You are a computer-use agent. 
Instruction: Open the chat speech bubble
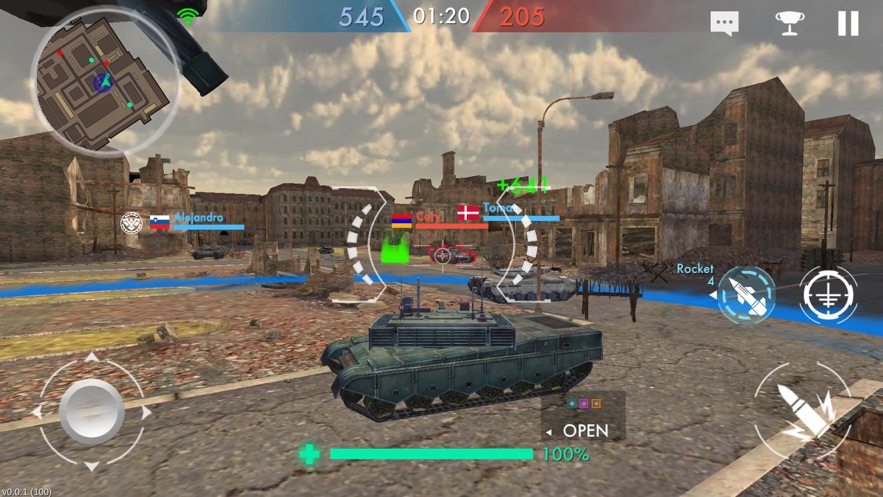(724, 23)
